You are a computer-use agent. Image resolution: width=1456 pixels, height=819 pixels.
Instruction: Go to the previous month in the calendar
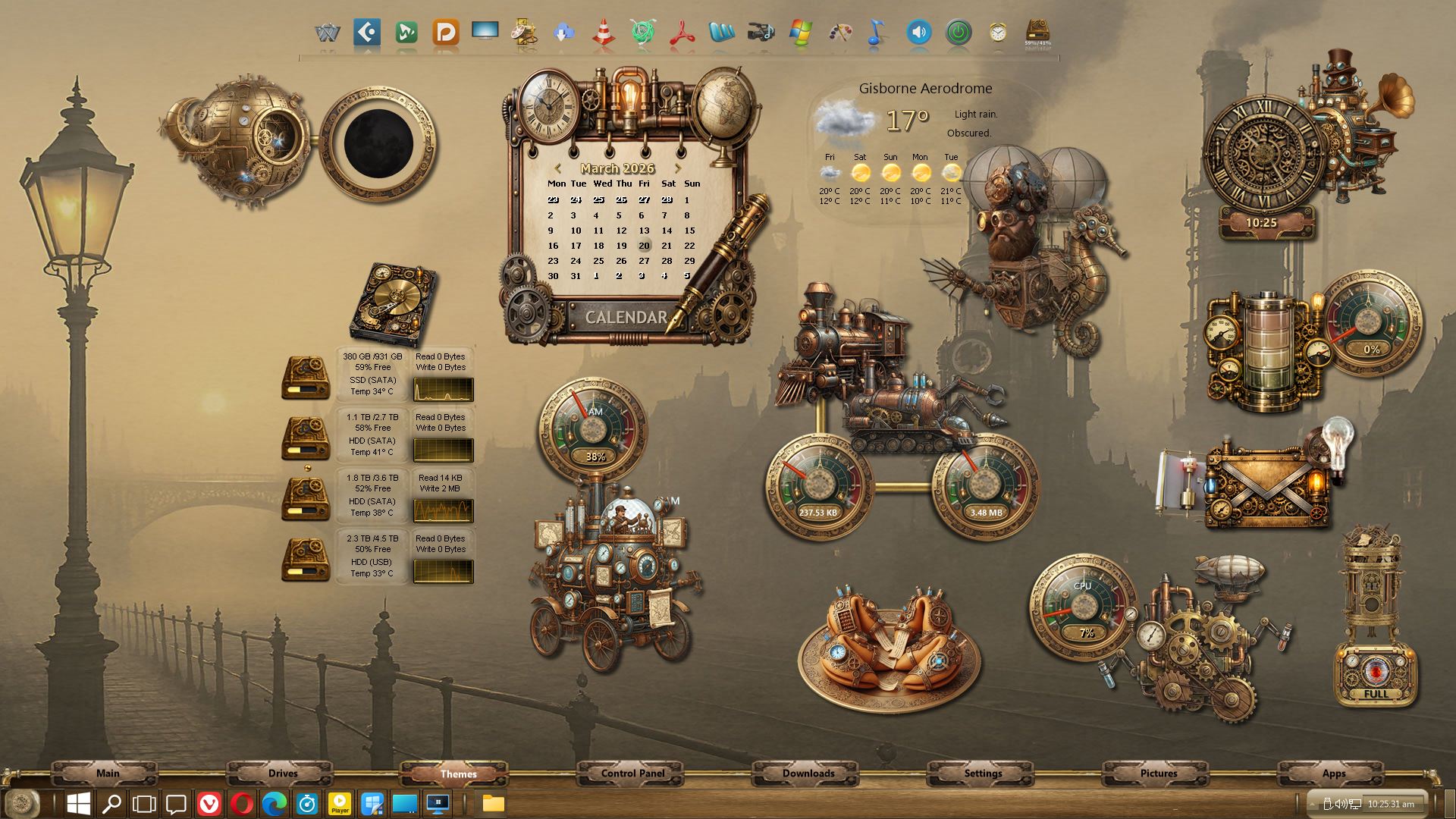point(557,168)
